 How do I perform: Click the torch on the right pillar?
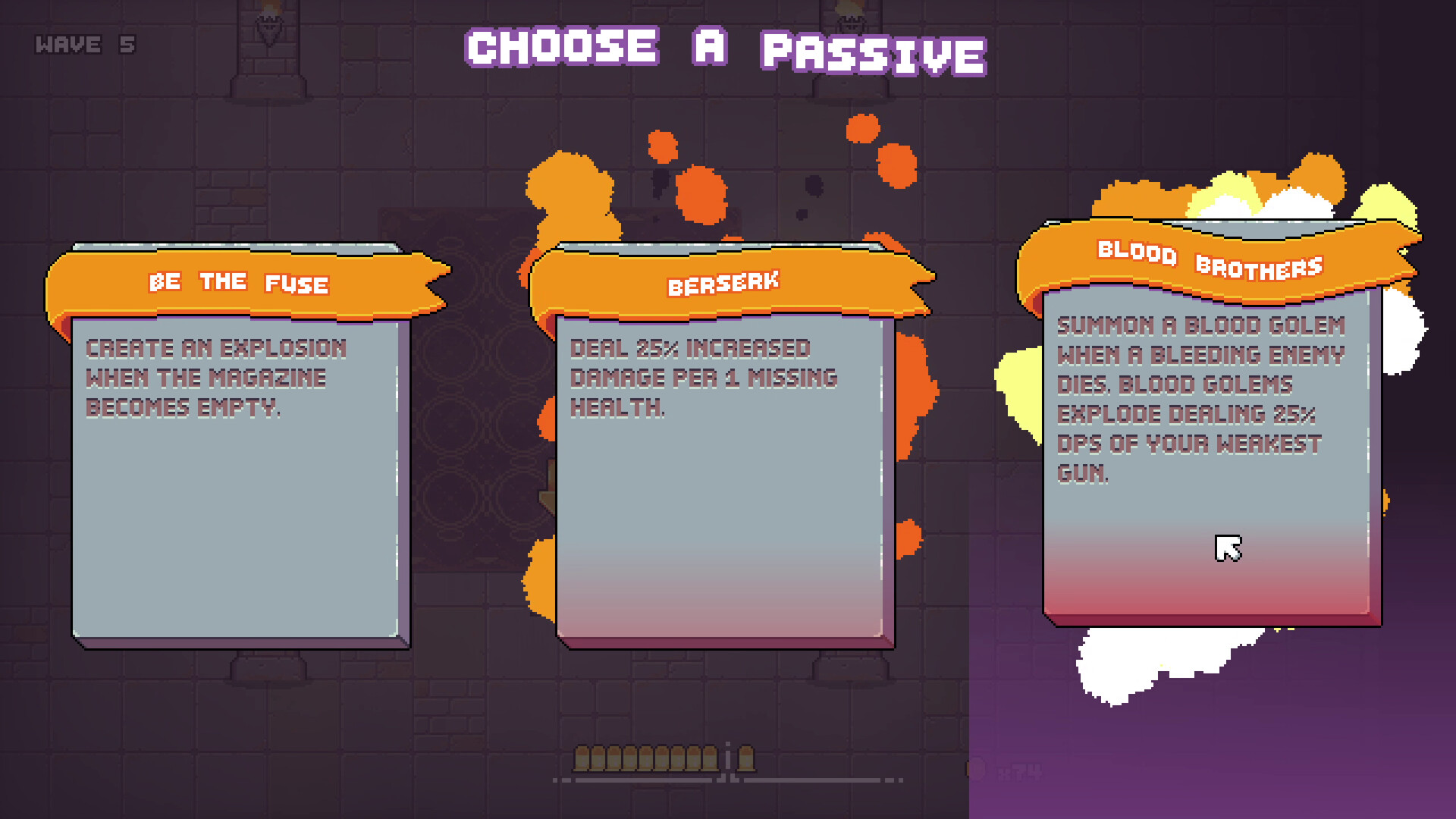[x=849, y=19]
